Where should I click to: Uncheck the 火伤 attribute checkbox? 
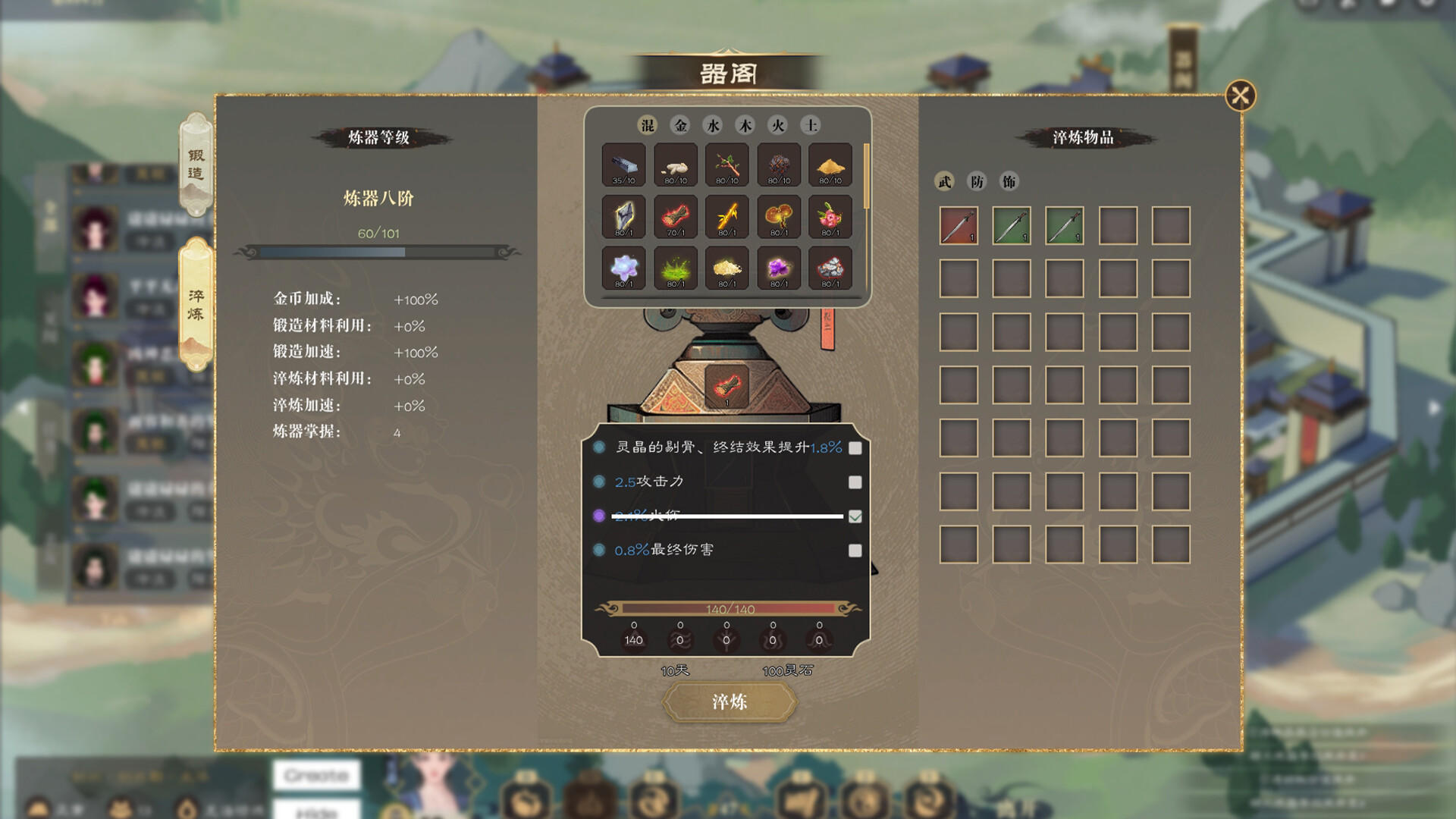pos(857,516)
